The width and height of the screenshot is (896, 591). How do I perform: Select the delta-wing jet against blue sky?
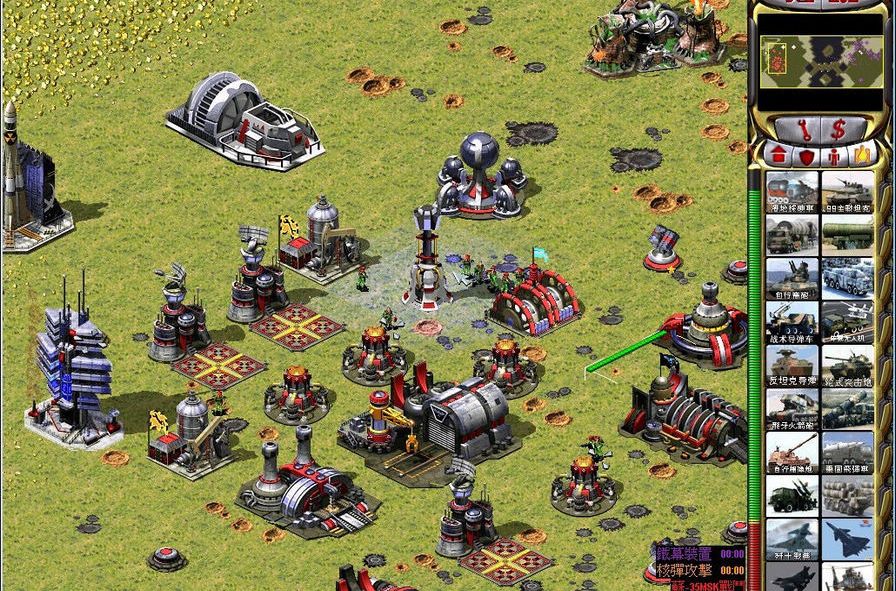coord(848,538)
